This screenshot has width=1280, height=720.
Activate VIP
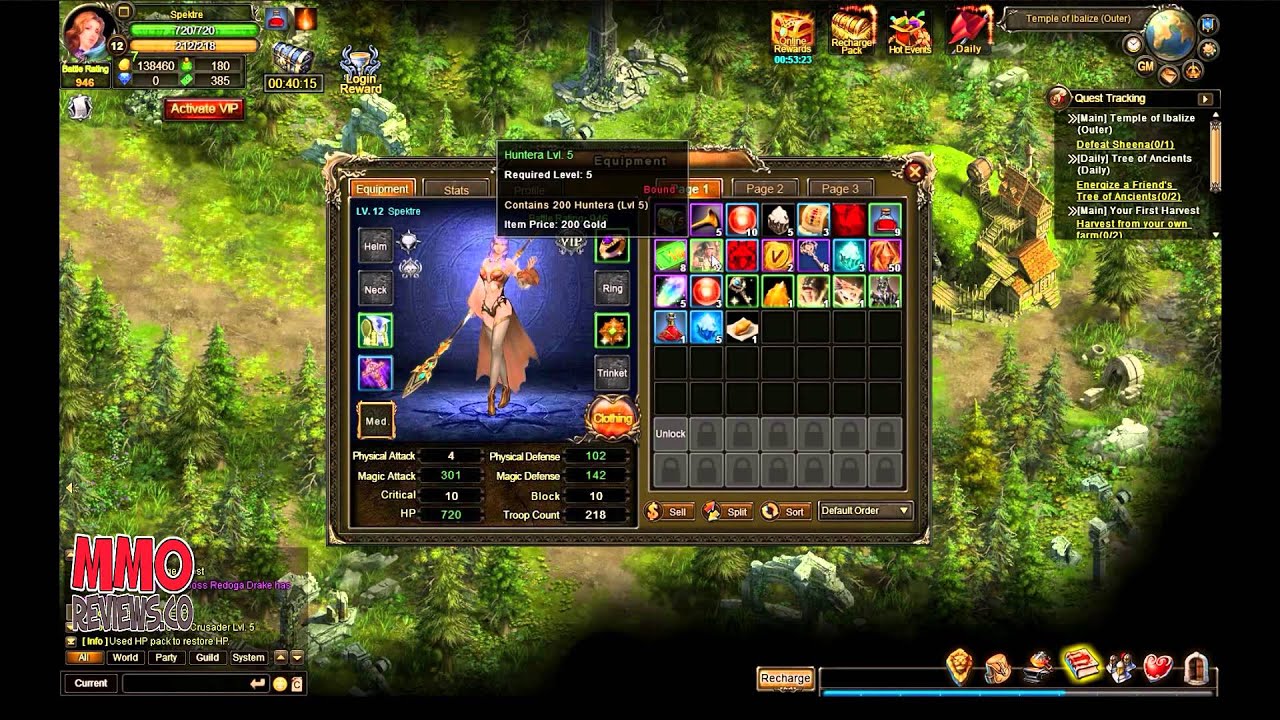coord(204,109)
